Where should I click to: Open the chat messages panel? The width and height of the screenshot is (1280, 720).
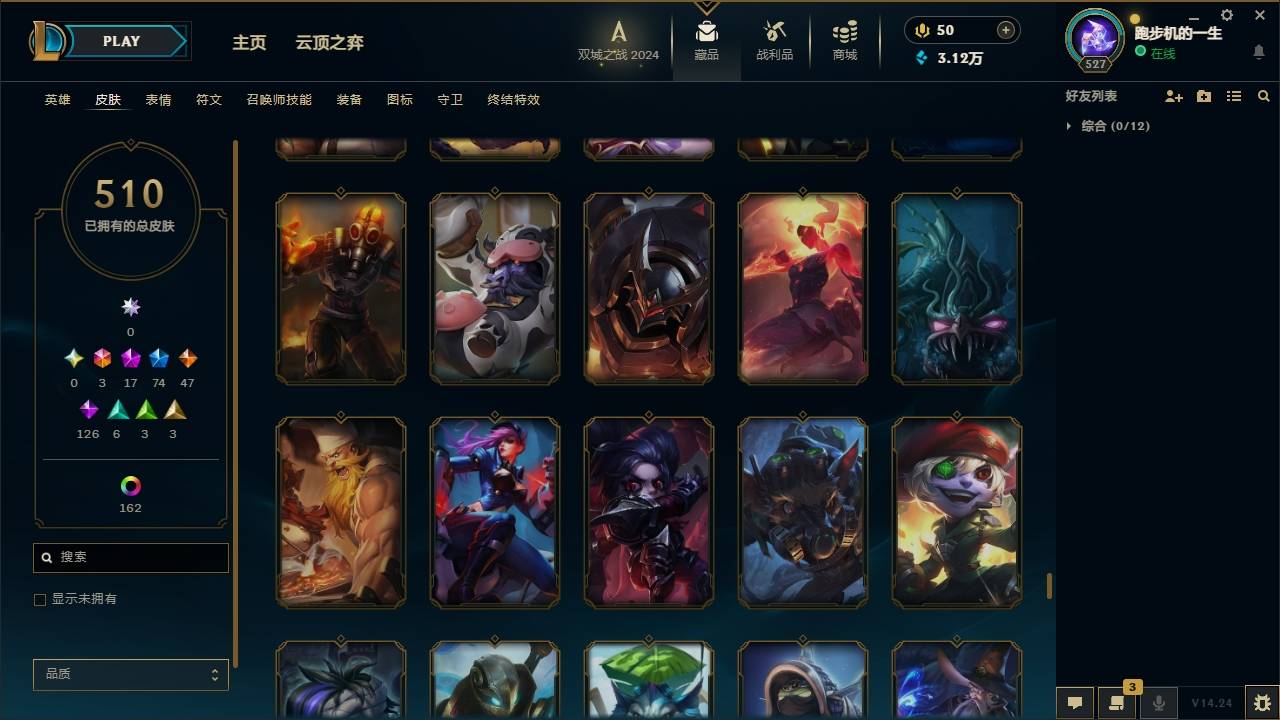[x=1073, y=703]
